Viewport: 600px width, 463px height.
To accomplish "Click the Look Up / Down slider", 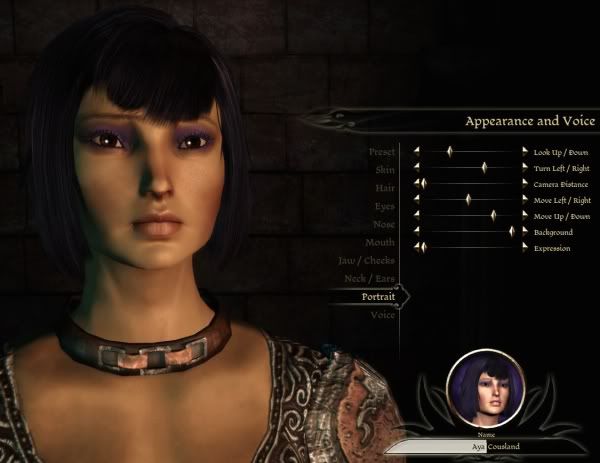I will click(469, 151).
